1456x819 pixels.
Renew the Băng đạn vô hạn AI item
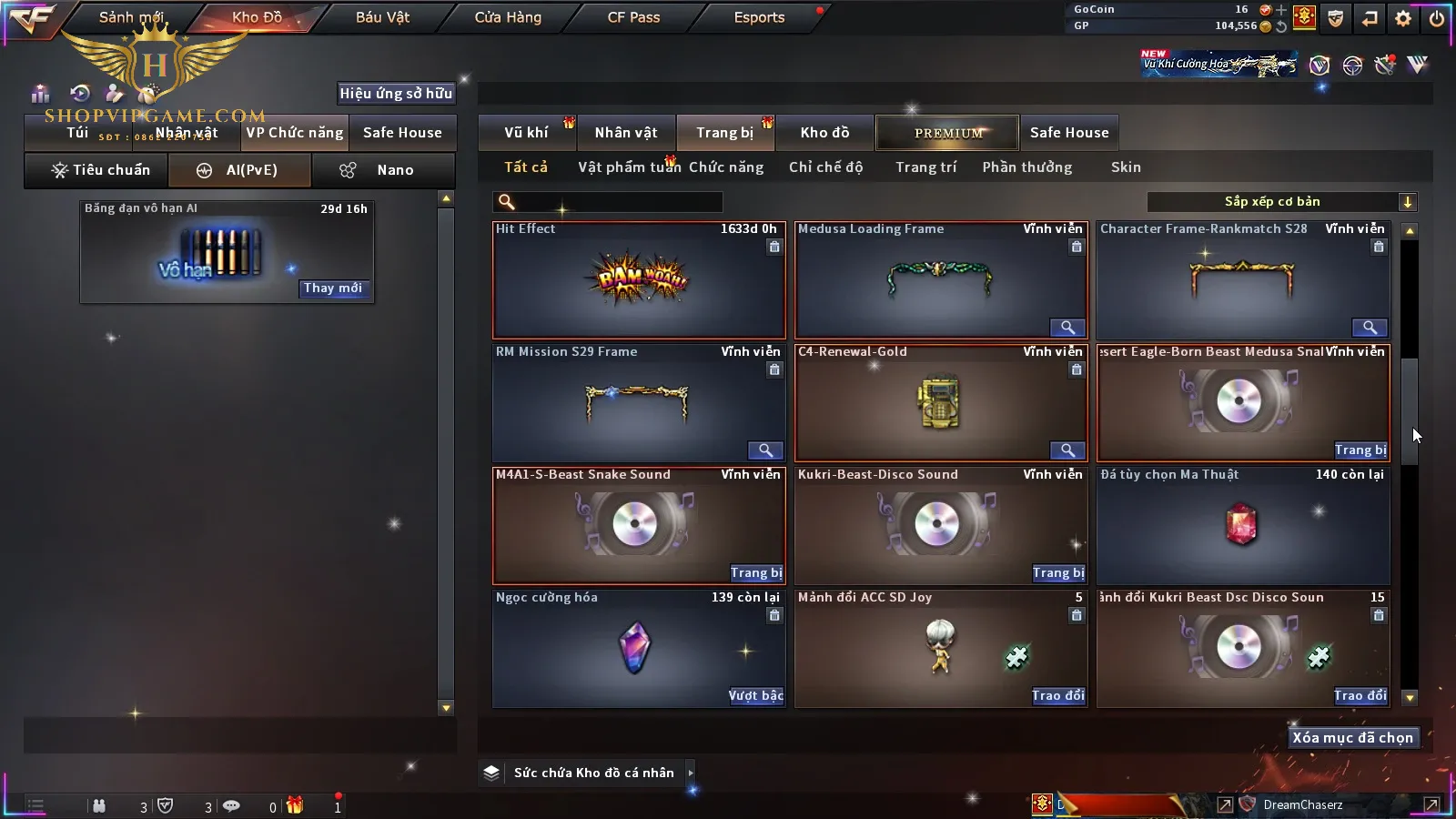pyautogui.click(x=333, y=288)
